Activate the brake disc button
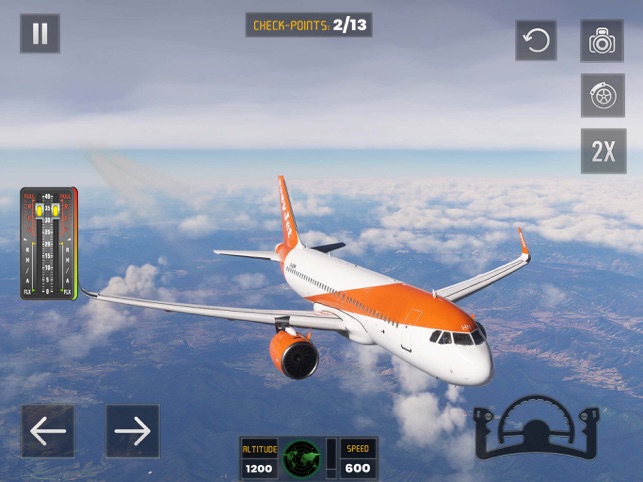 tap(602, 96)
